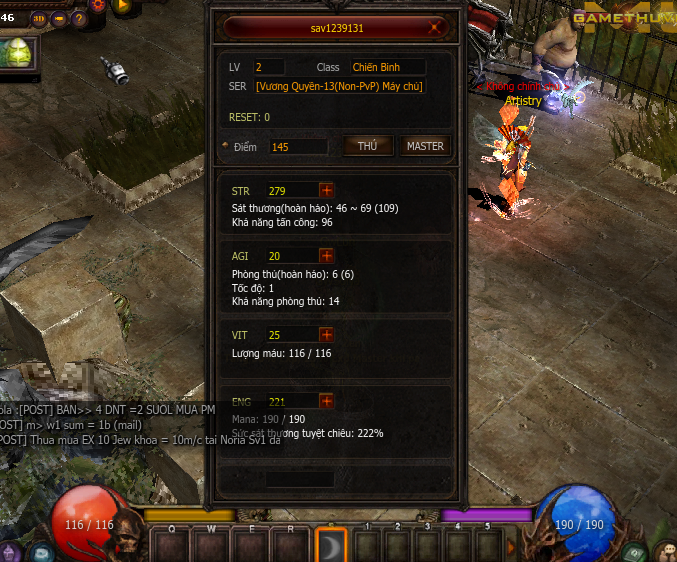Activate the crescent moon skill slot
The height and width of the screenshot is (562, 677).
pos(331,544)
